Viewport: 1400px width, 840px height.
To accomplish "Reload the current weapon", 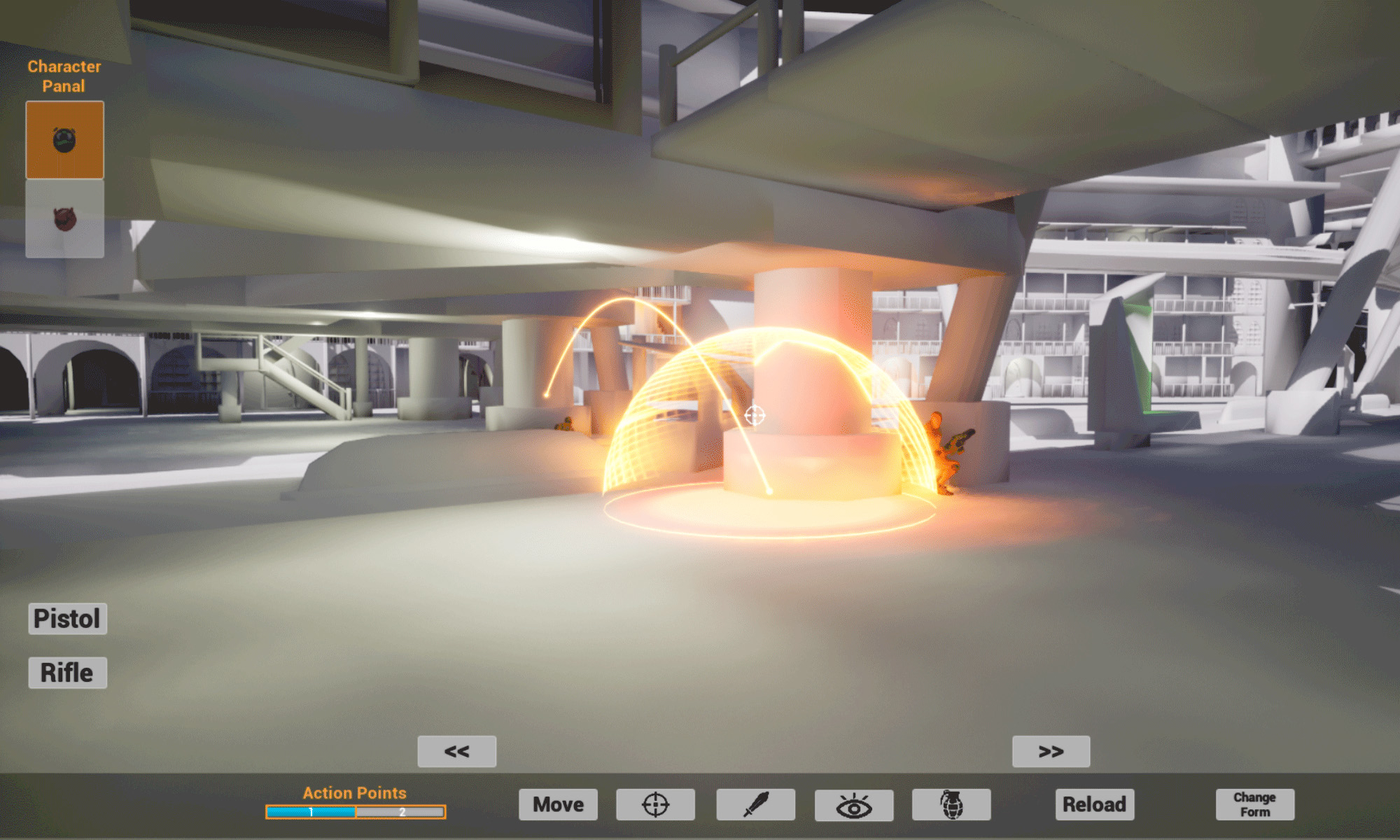I will (1094, 804).
